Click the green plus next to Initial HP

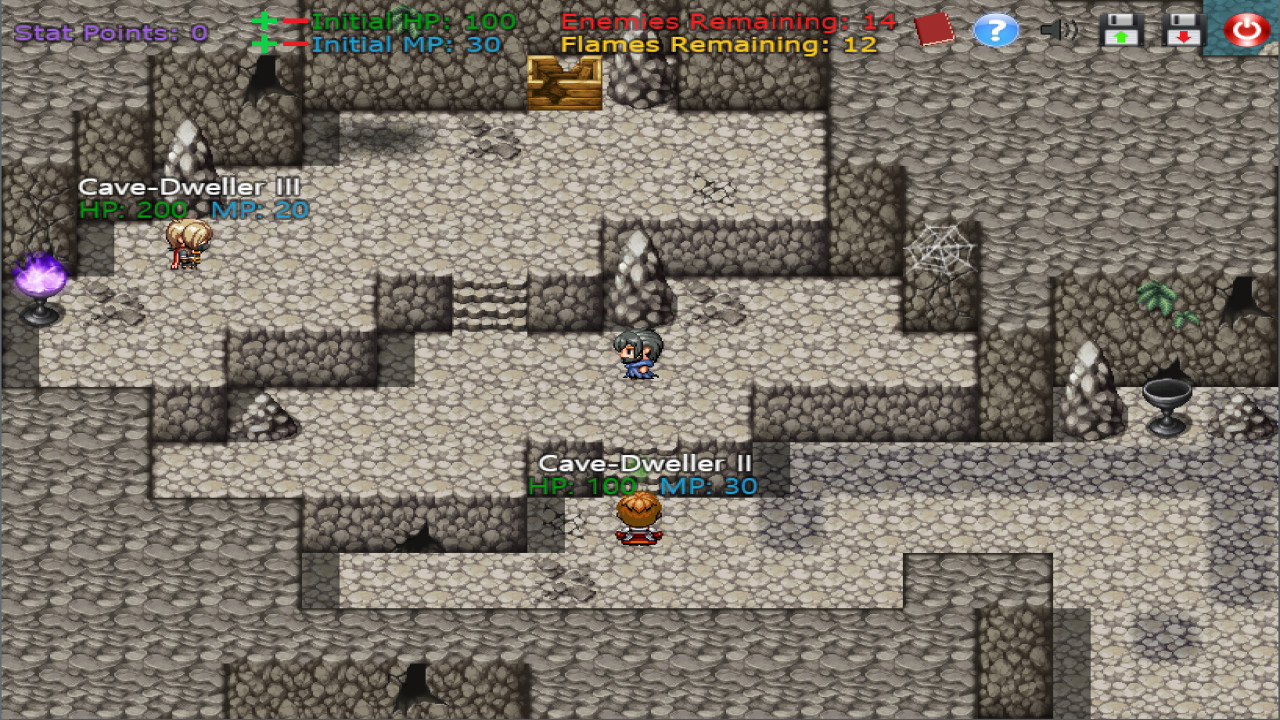click(x=264, y=20)
